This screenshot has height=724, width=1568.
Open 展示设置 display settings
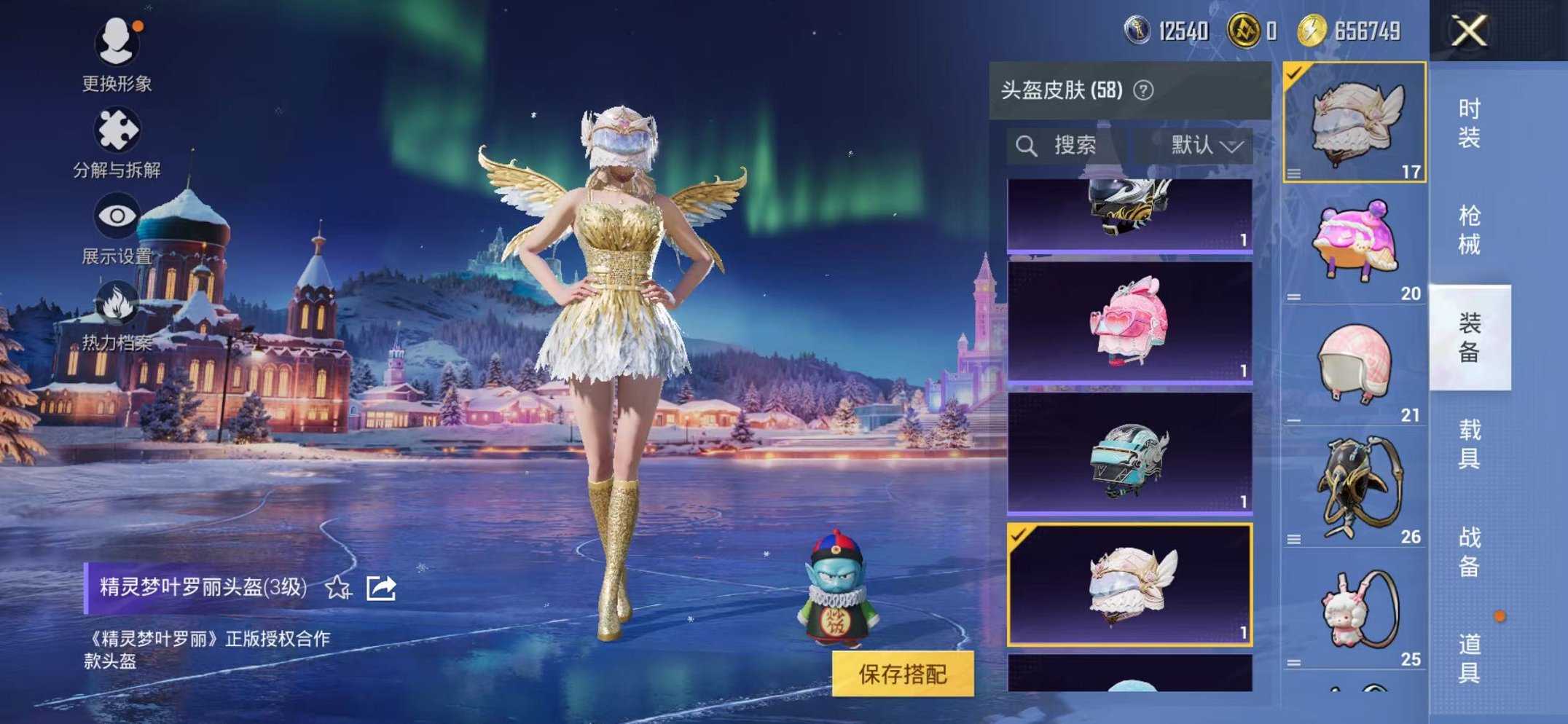coord(119,215)
